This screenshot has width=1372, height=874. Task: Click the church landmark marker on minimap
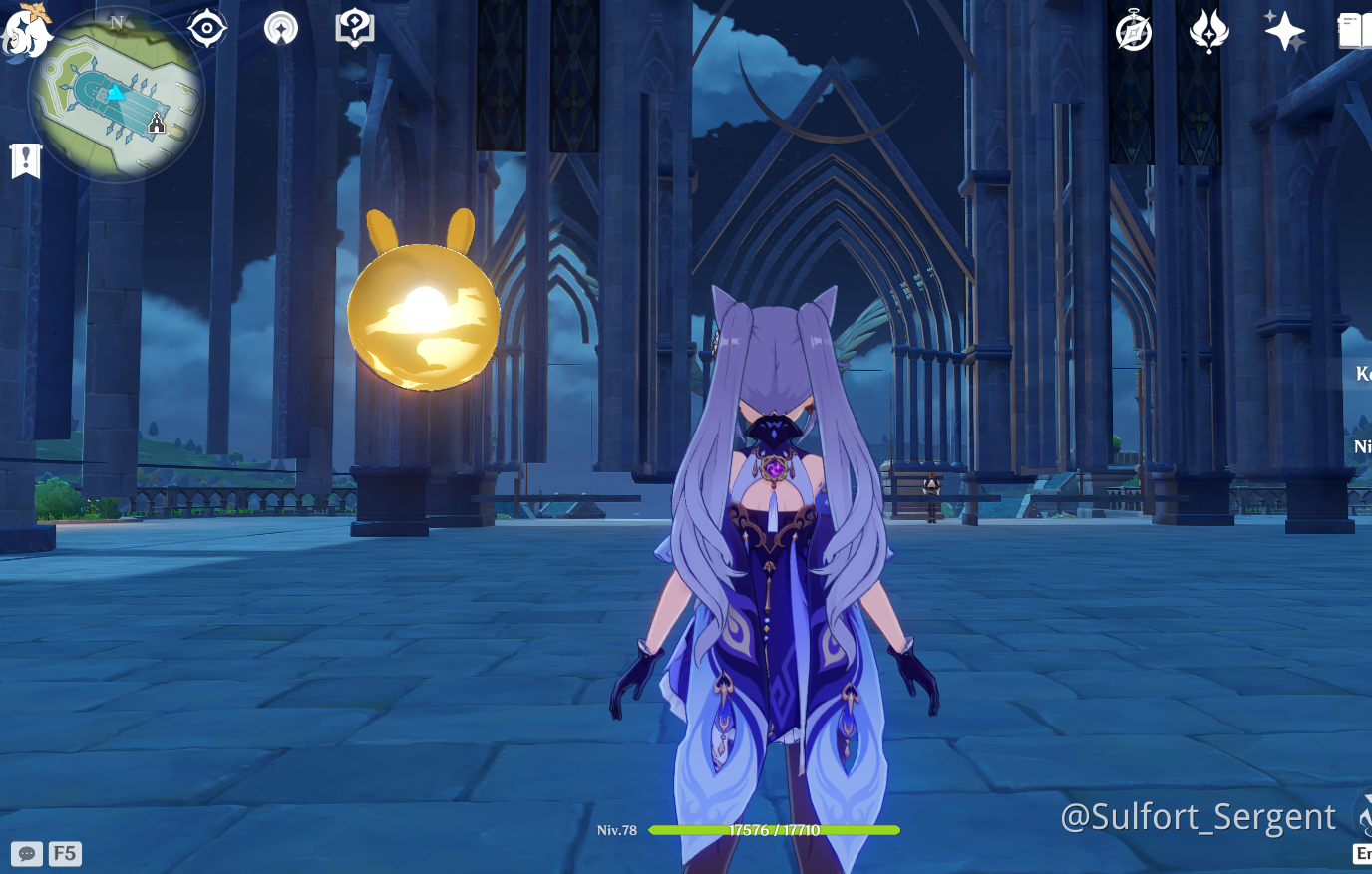[x=154, y=124]
